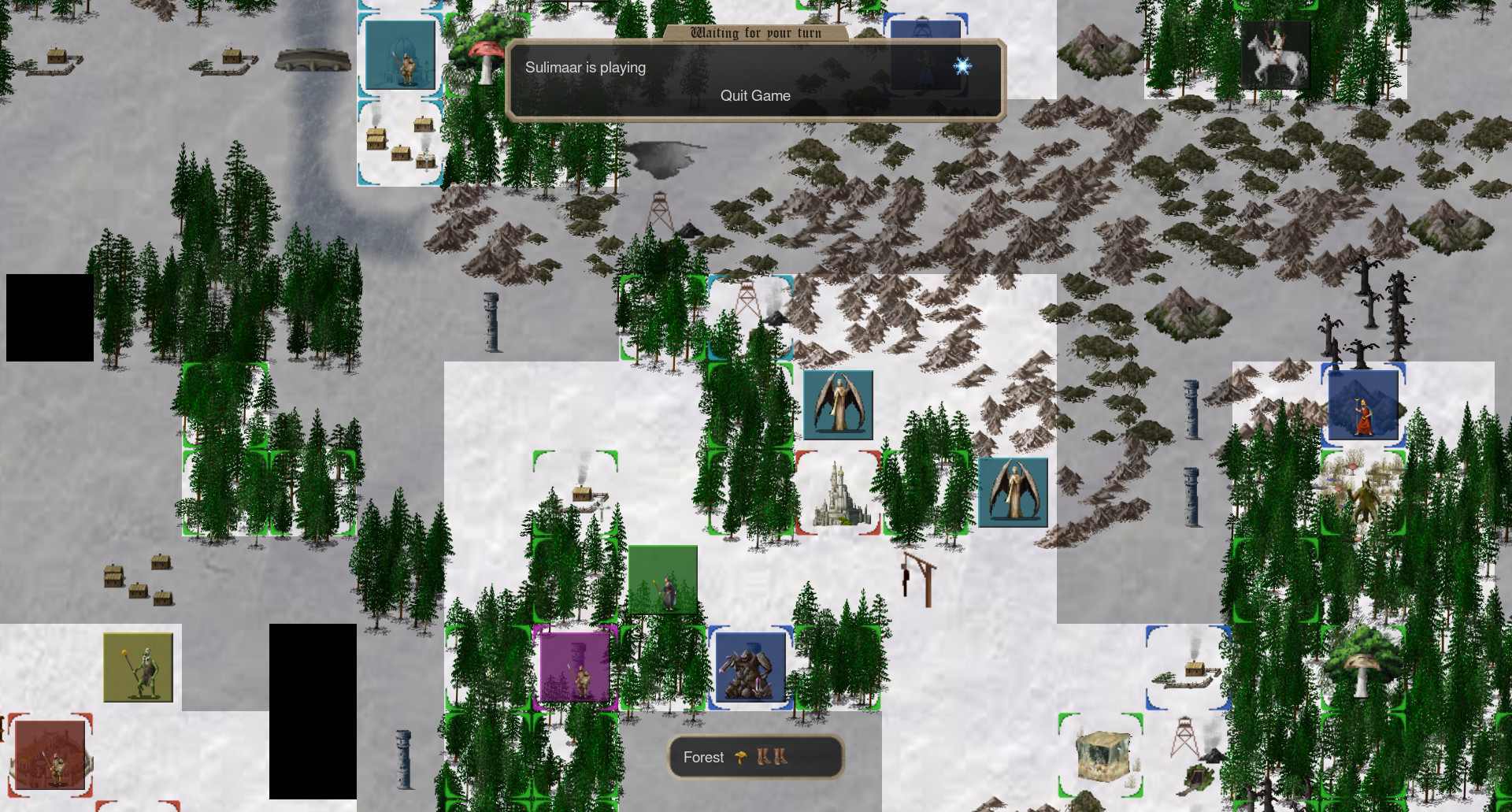Click the yellow skeleton unit with staff
1512x812 pixels.
click(139, 668)
